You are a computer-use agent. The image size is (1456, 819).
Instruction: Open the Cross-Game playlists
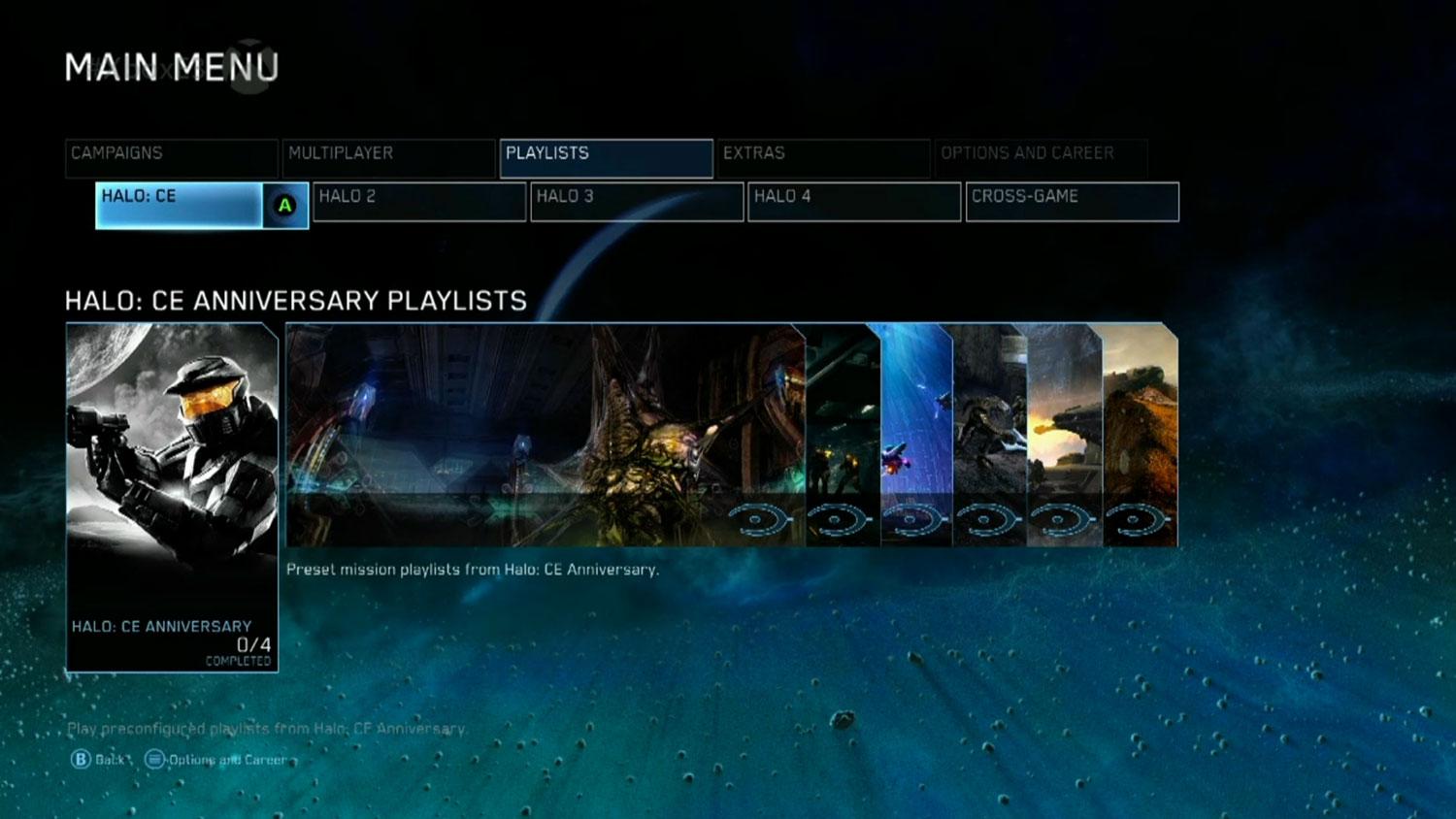1072,202
